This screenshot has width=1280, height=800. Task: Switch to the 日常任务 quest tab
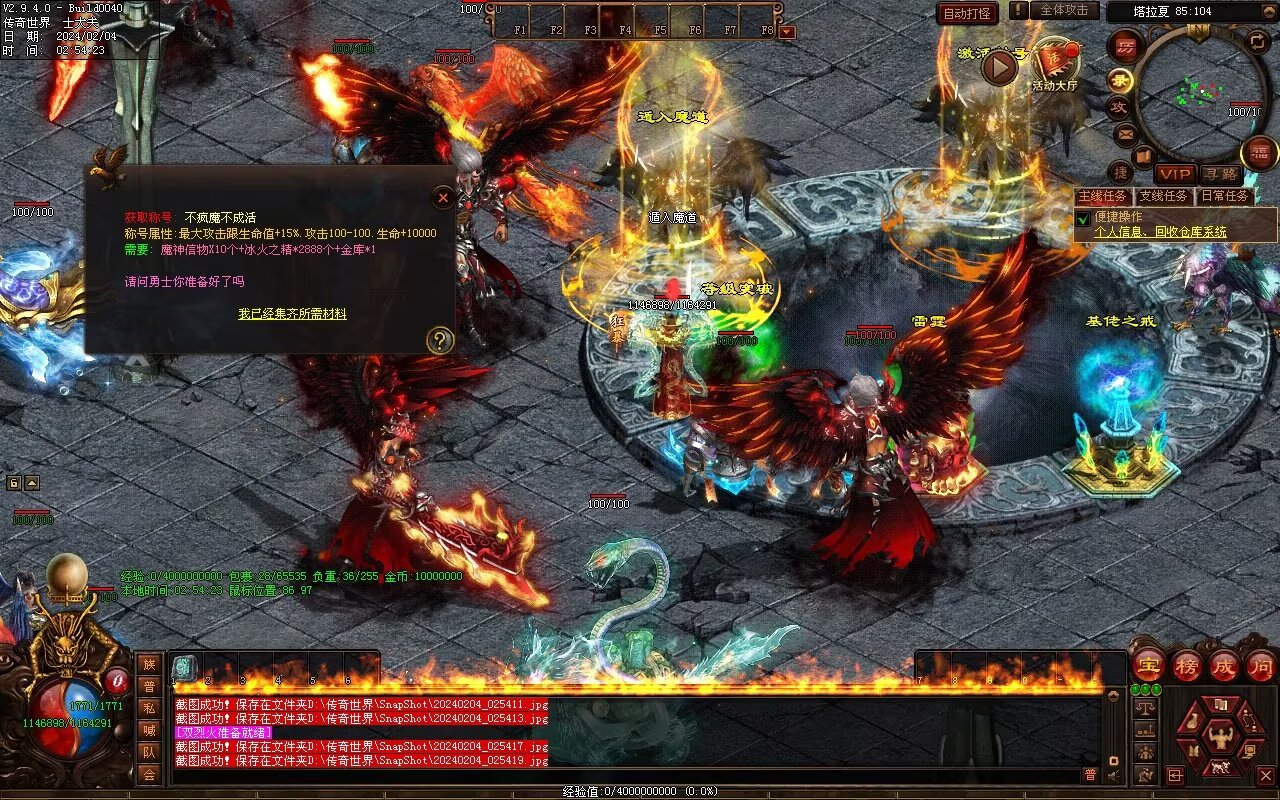tap(1225, 196)
